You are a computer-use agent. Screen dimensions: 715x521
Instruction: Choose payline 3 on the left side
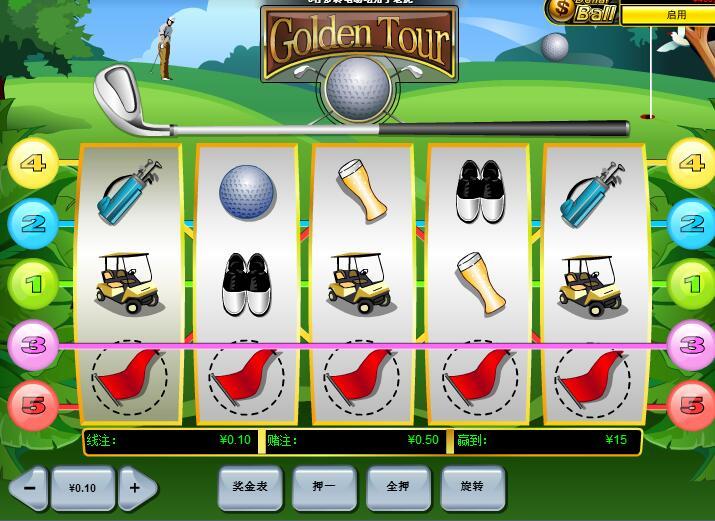tap(33, 345)
